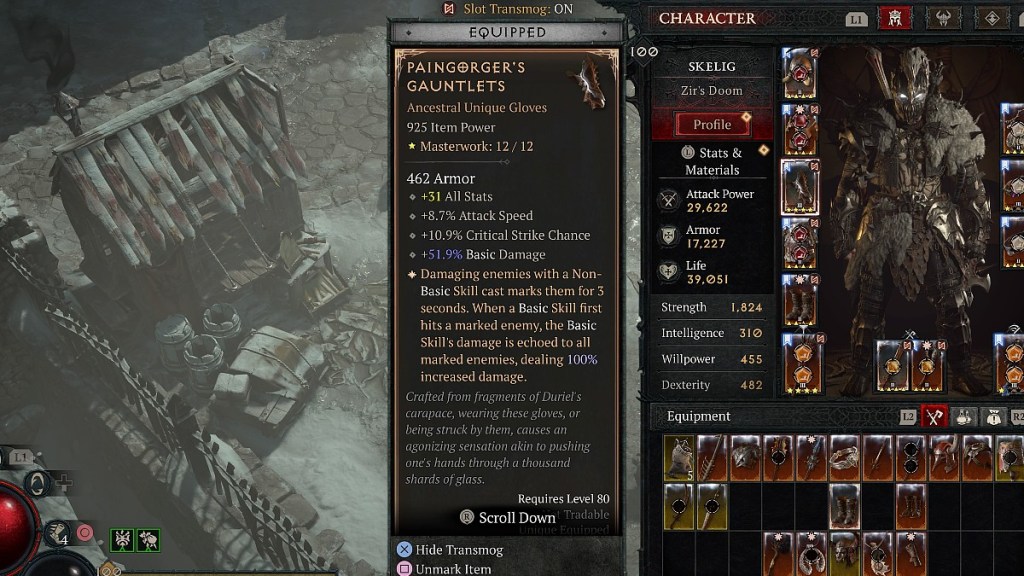Switch to the potion consumables tab
The height and width of the screenshot is (576, 1024).
coord(964,416)
